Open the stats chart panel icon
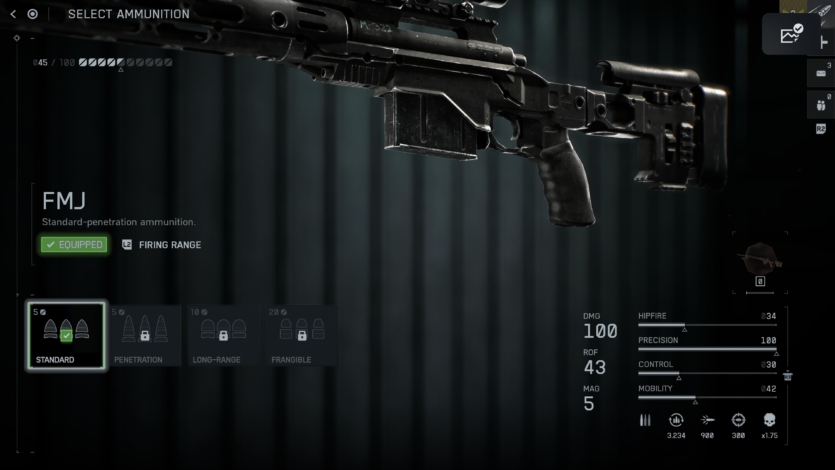Image resolution: width=835 pixels, height=470 pixels. (x=791, y=34)
